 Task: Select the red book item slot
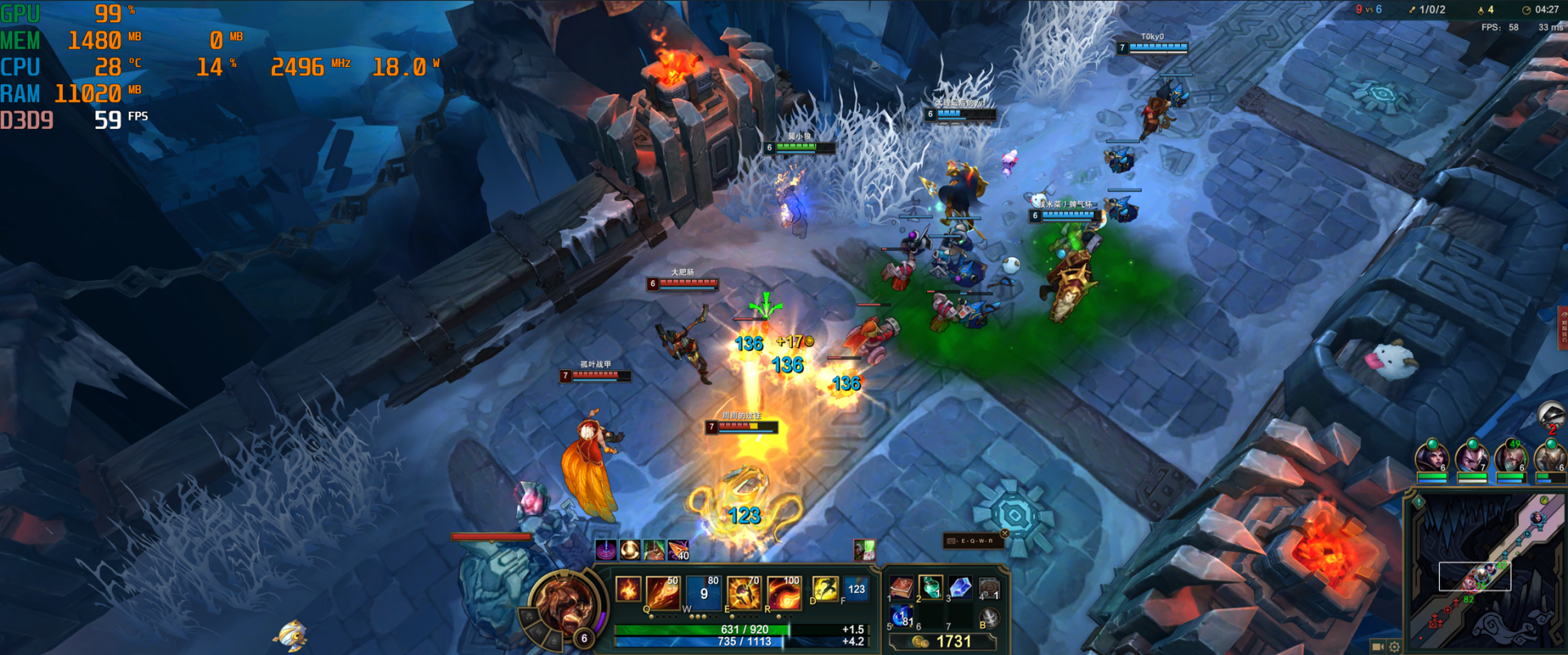[901, 587]
